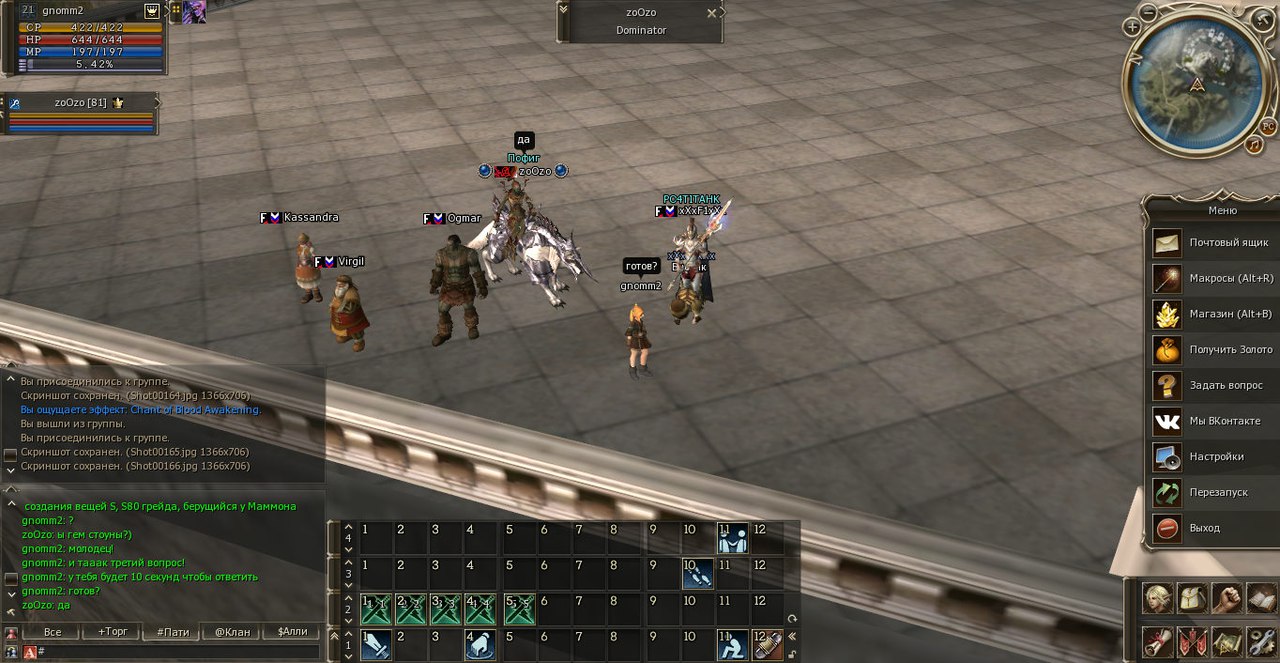This screenshot has width=1280, height=663.
Task: Open character status via elf portrait icon
Action: click(x=1158, y=598)
